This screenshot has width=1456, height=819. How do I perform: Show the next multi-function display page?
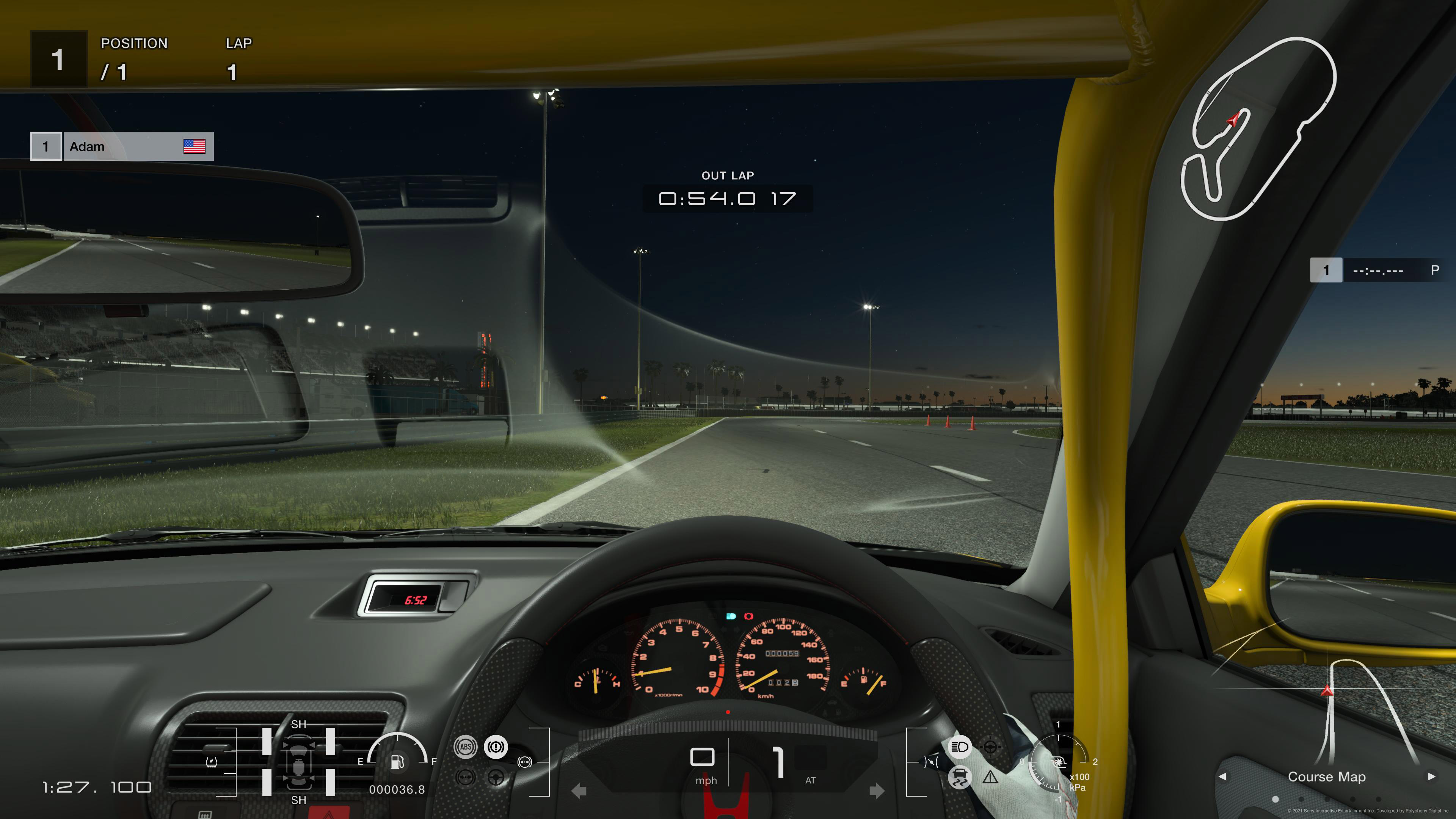point(1431,777)
